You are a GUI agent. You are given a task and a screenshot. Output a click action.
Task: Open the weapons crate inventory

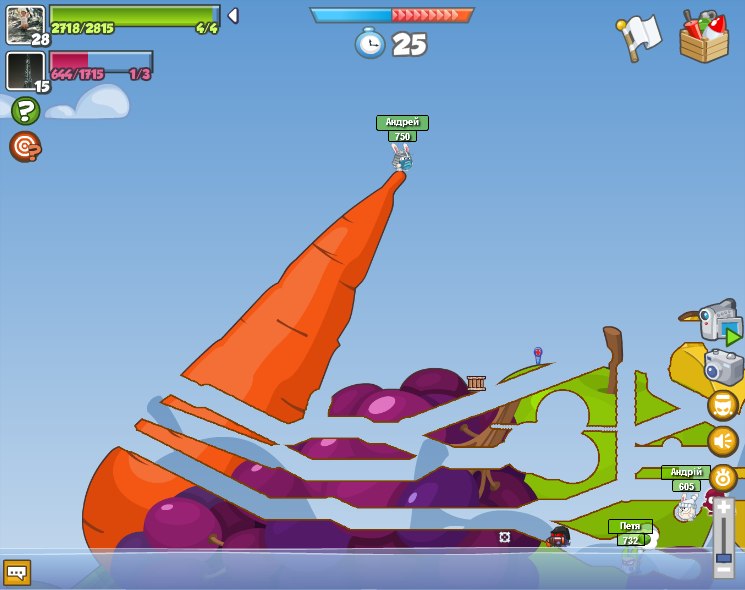(x=703, y=38)
